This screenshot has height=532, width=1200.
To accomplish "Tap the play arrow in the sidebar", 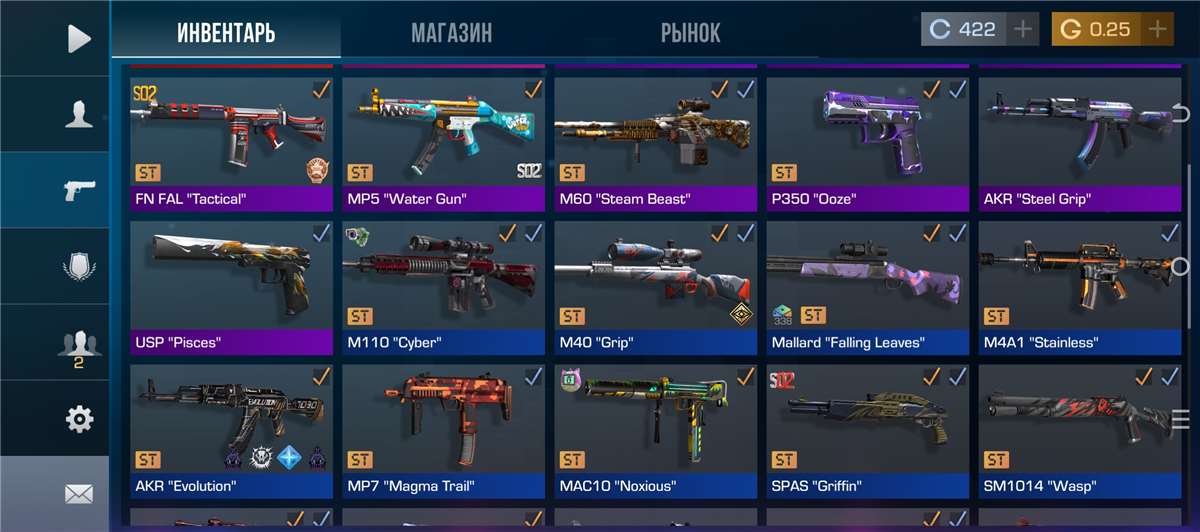I will [78, 38].
